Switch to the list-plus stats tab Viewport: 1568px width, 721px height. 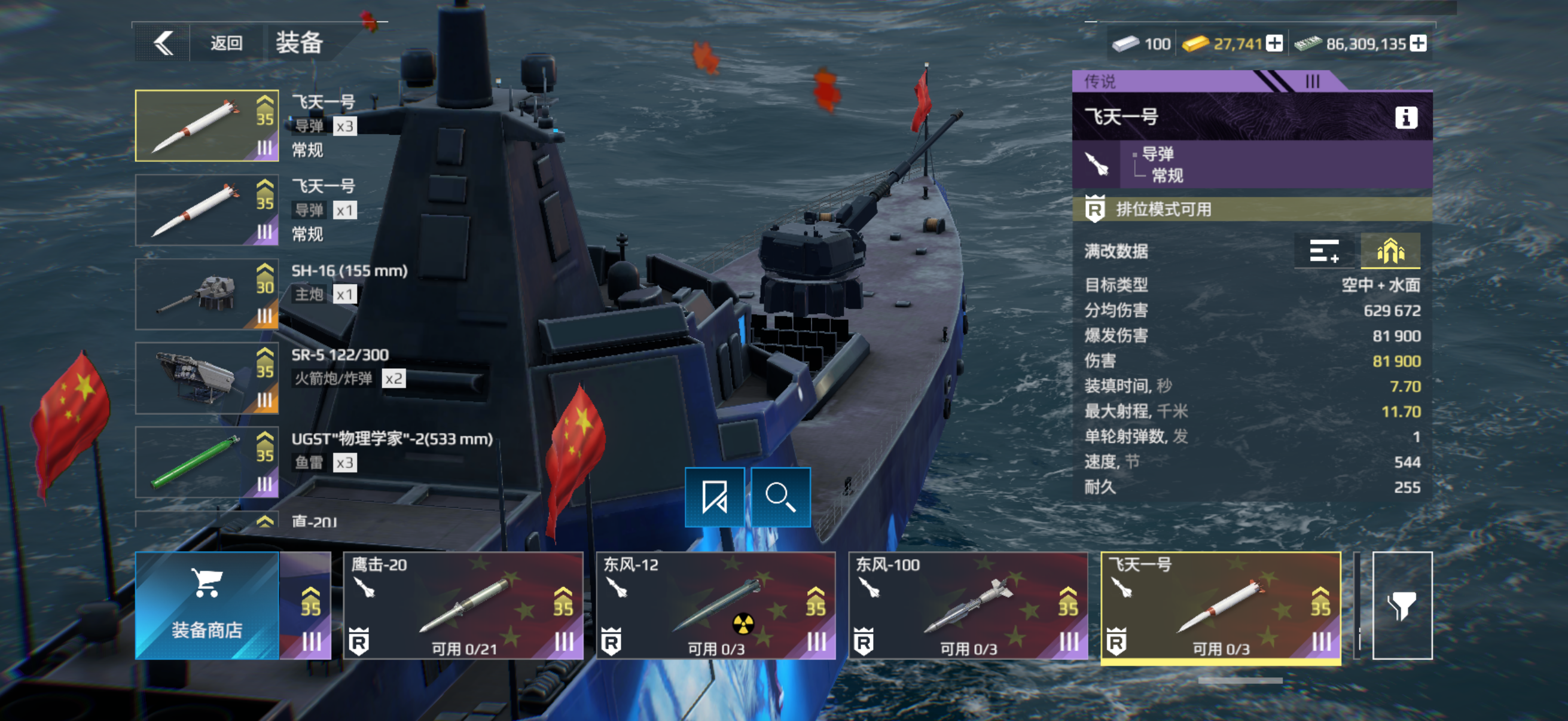click(1324, 250)
